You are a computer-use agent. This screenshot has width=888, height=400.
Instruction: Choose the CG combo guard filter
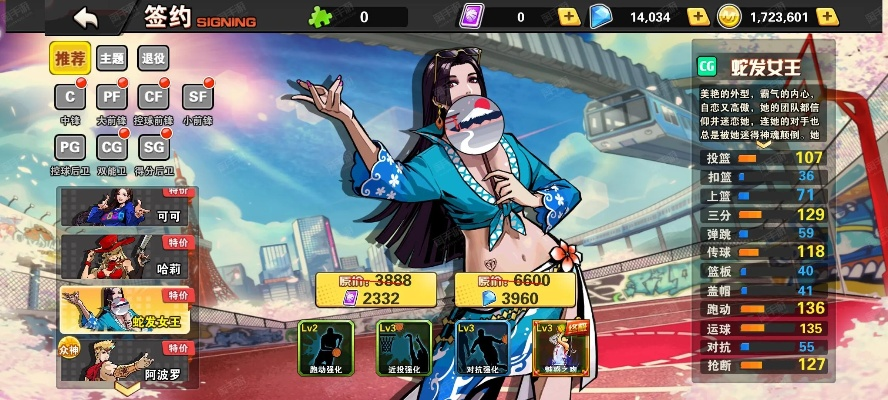tap(111, 148)
